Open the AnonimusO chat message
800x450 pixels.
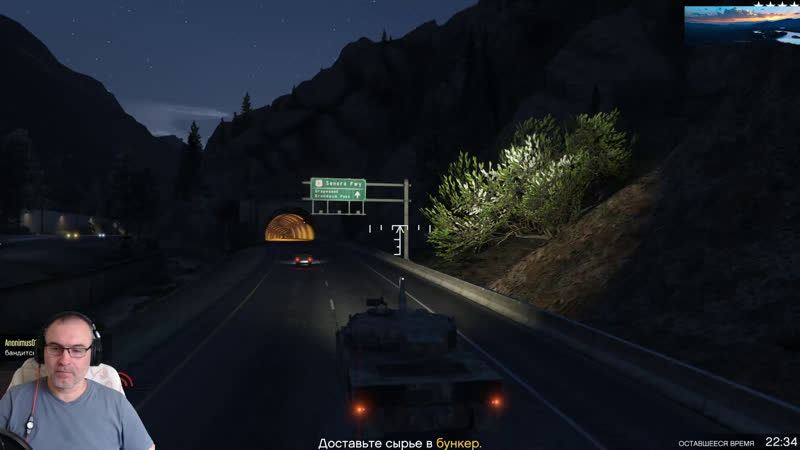[20, 345]
